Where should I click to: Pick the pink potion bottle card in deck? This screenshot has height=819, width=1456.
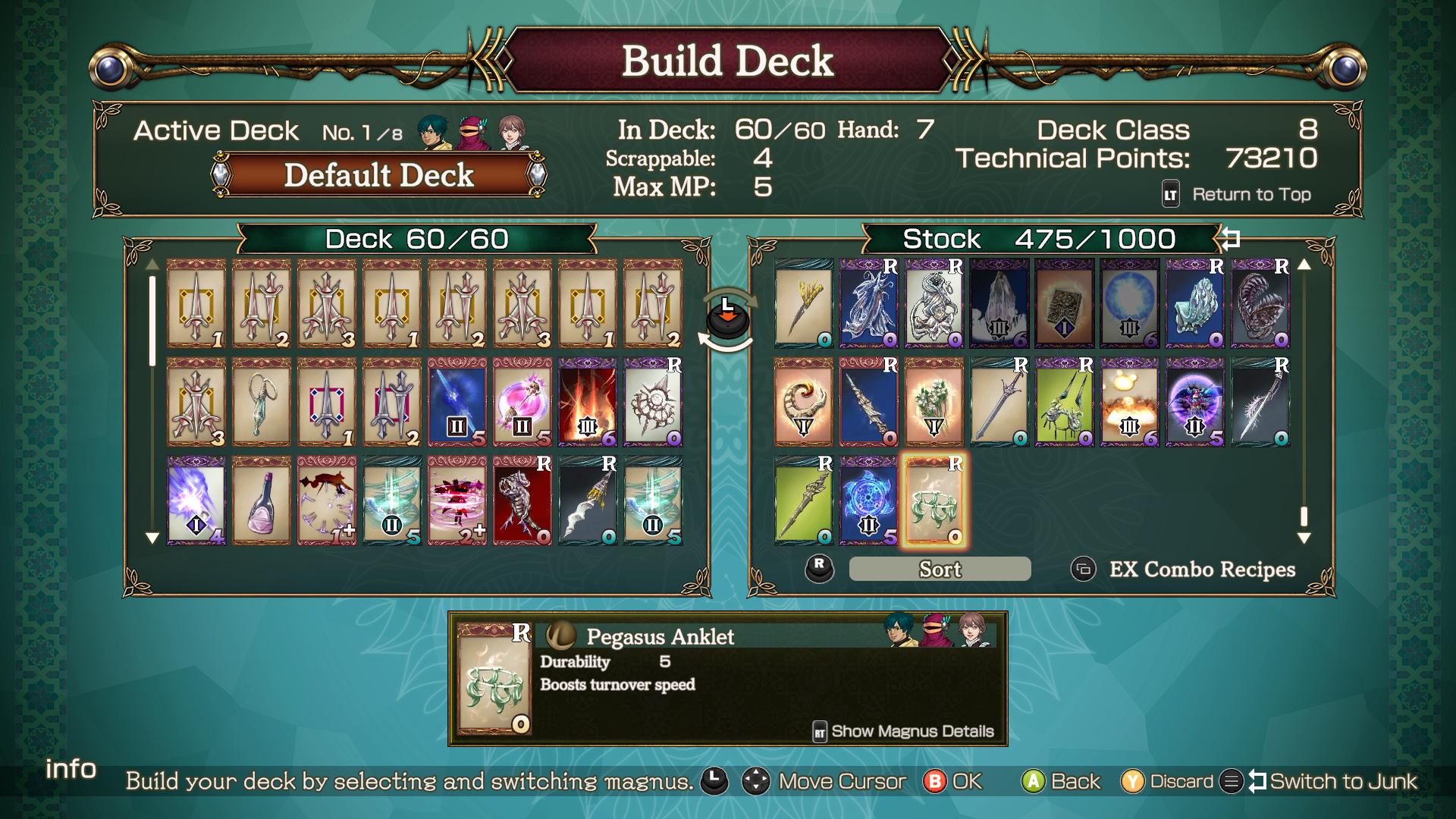261,500
